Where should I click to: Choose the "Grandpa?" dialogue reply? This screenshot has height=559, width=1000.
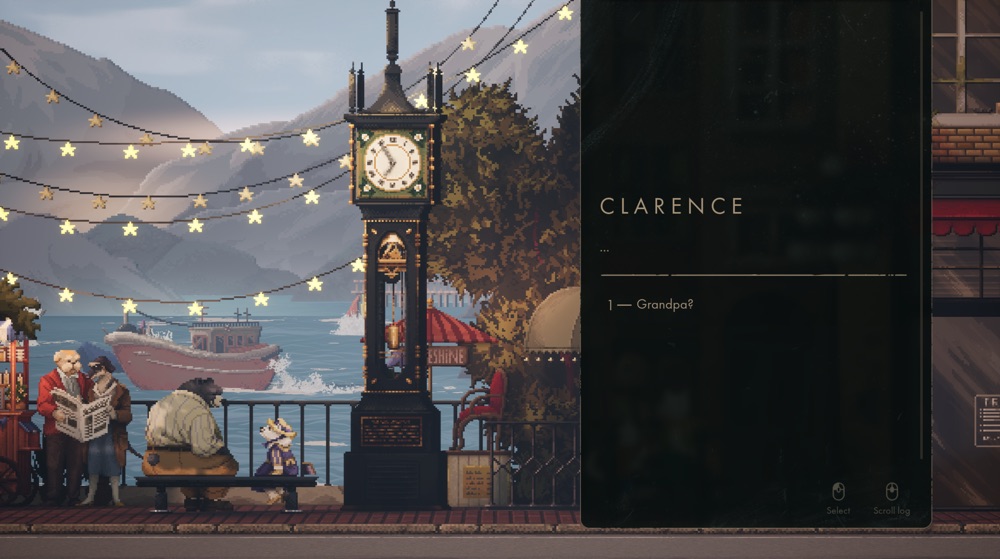664,304
